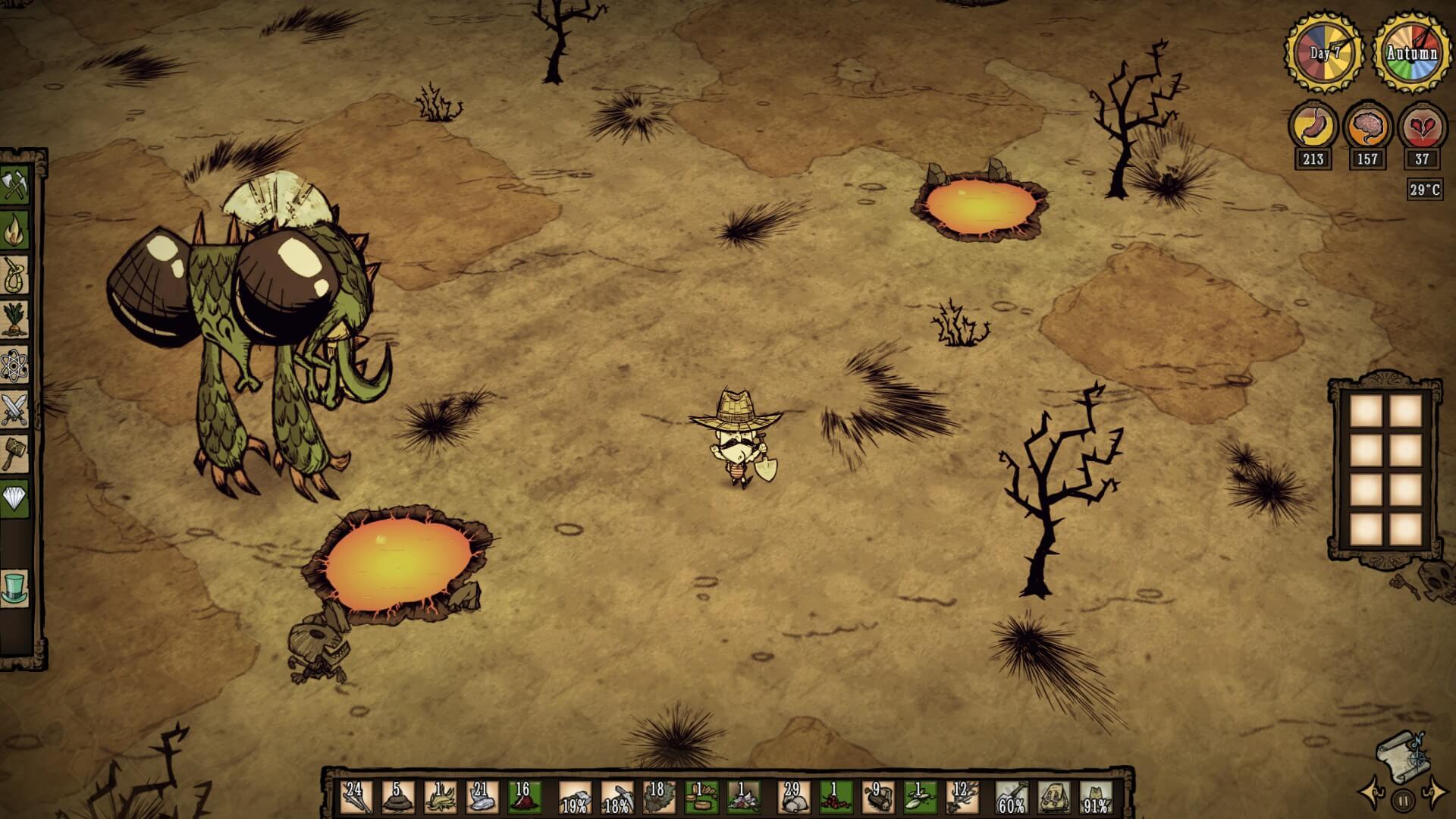Select the Survival crafting tab with rope icon
The image size is (1456, 819).
14,274
